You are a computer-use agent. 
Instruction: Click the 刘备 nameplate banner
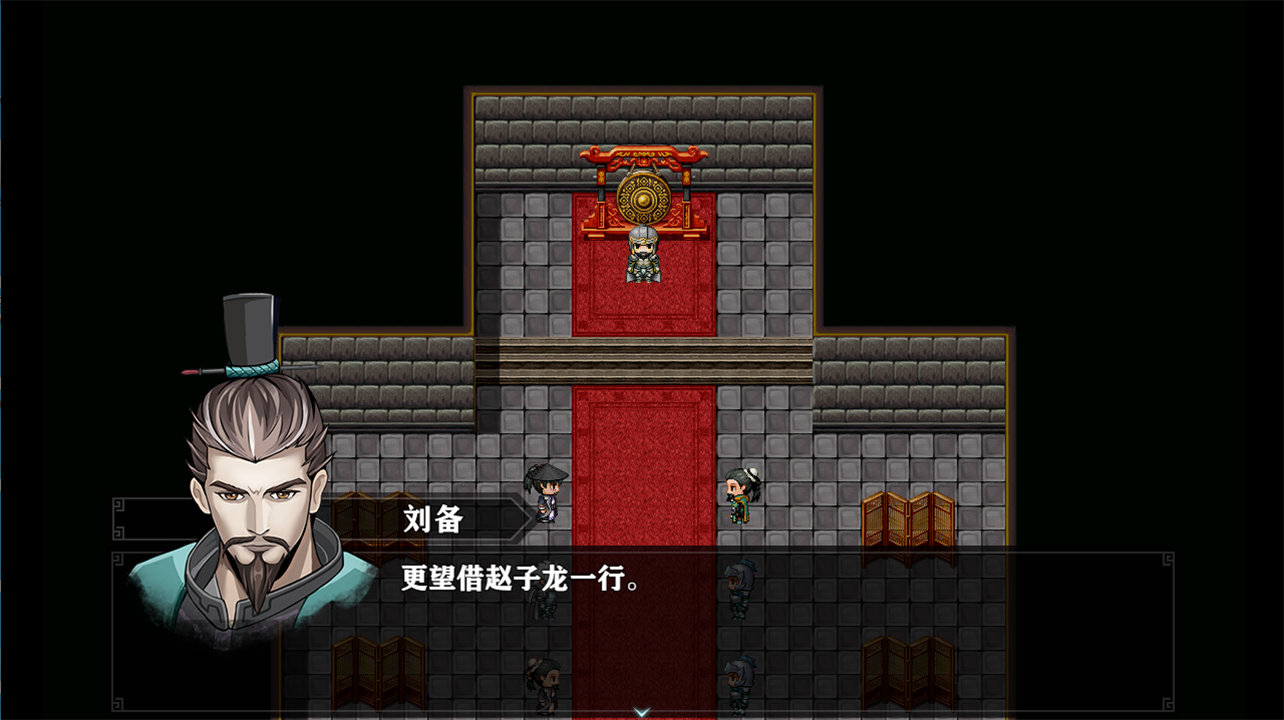pyautogui.click(x=430, y=517)
